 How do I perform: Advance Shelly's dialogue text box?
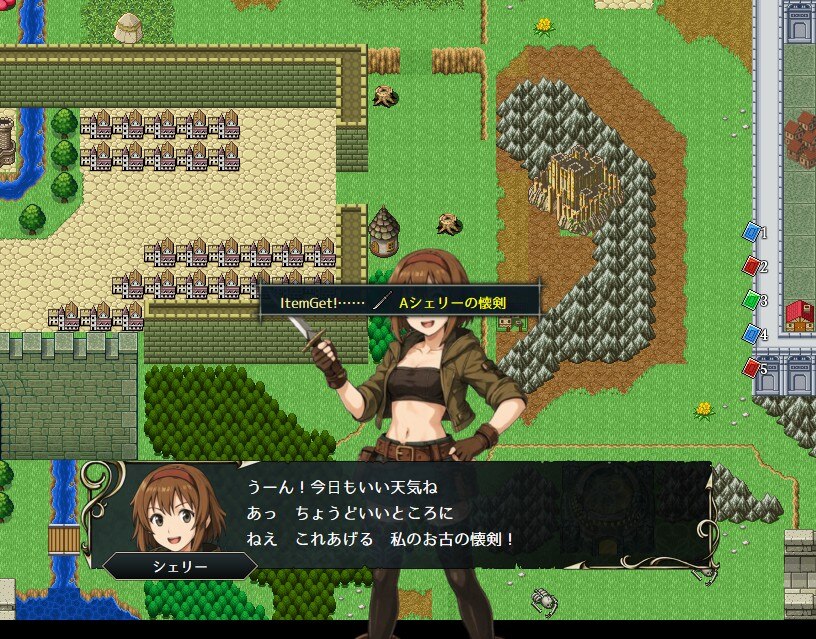400,514
